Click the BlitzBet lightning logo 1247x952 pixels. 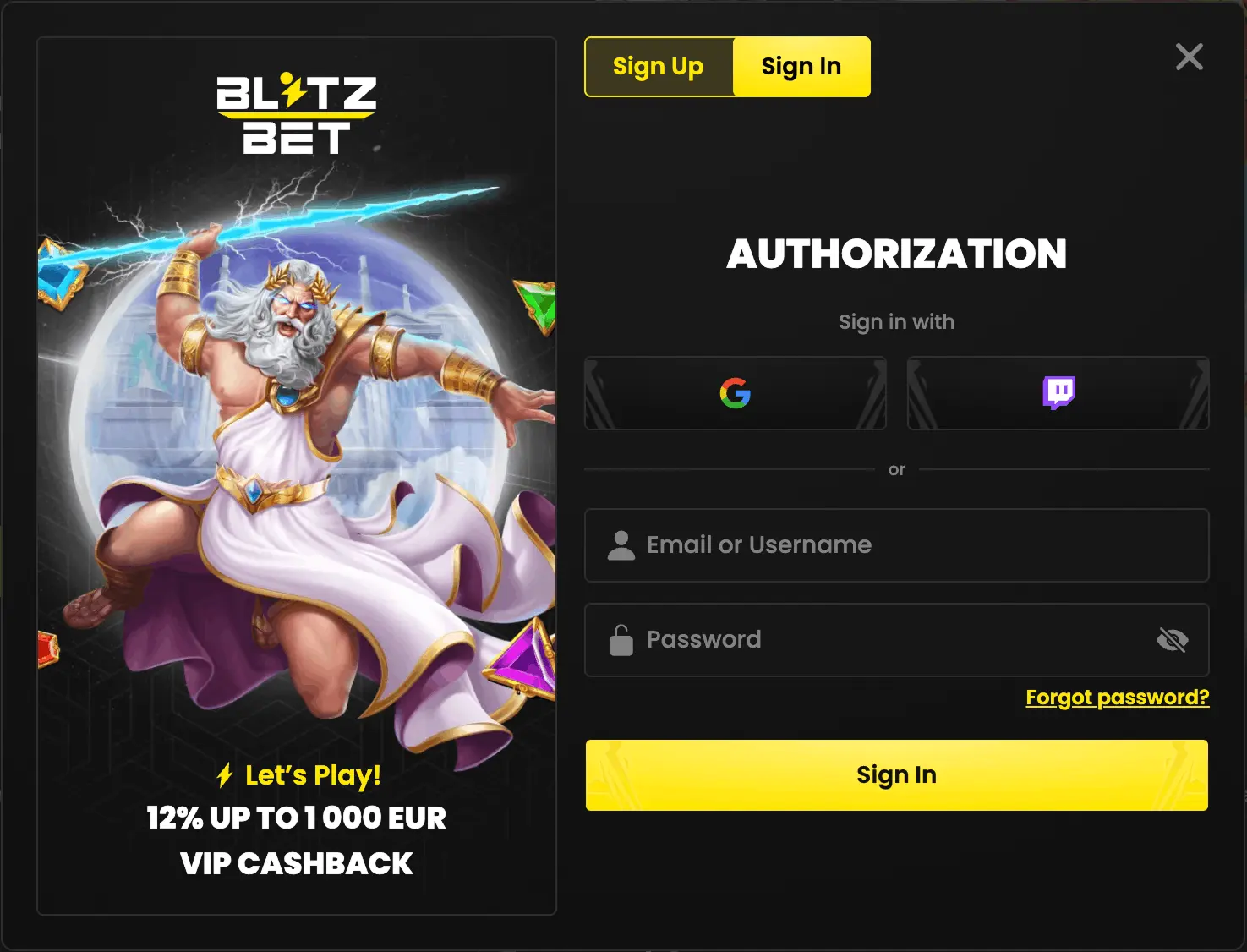(x=296, y=114)
